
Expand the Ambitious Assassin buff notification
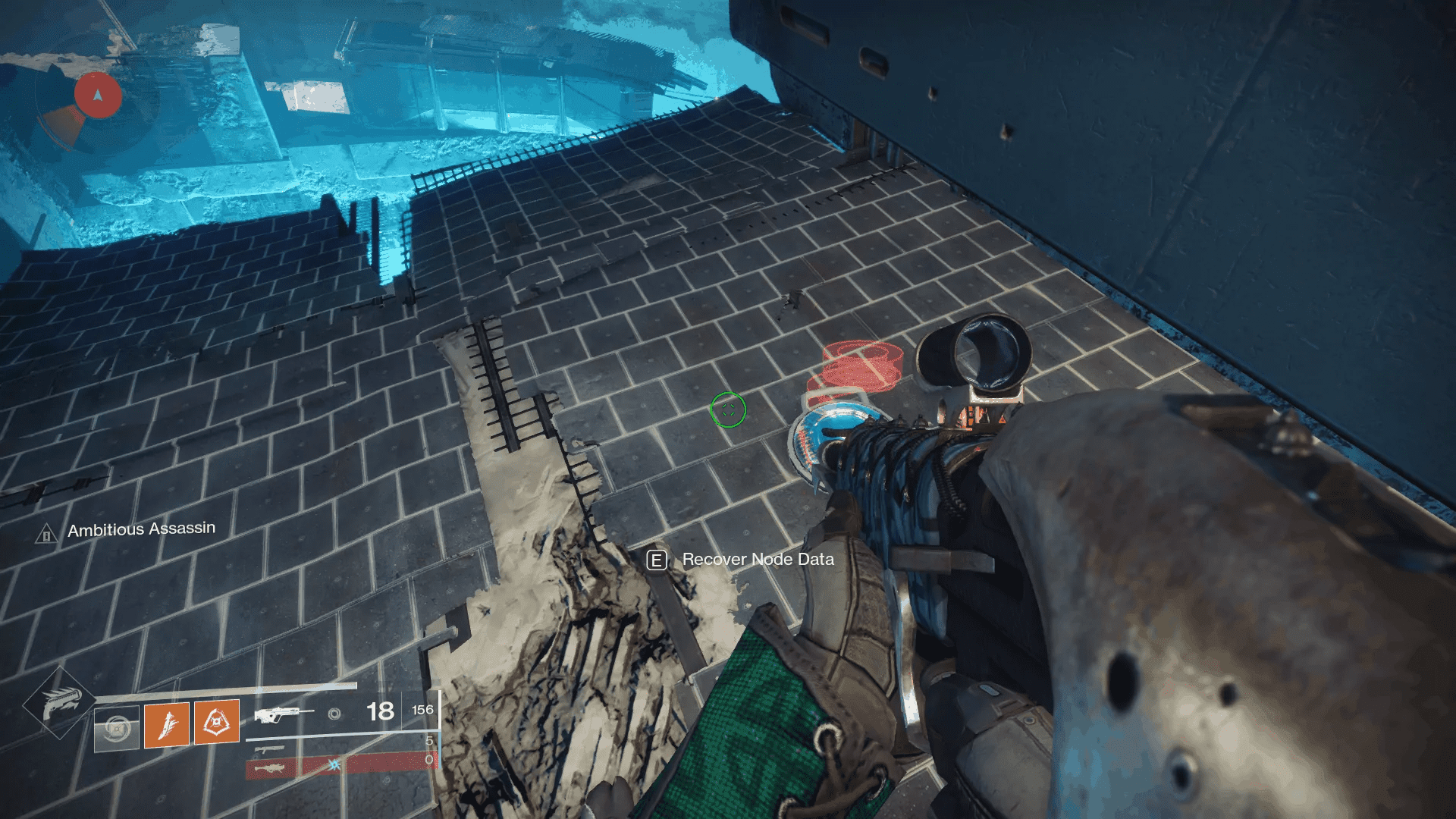click(130, 530)
